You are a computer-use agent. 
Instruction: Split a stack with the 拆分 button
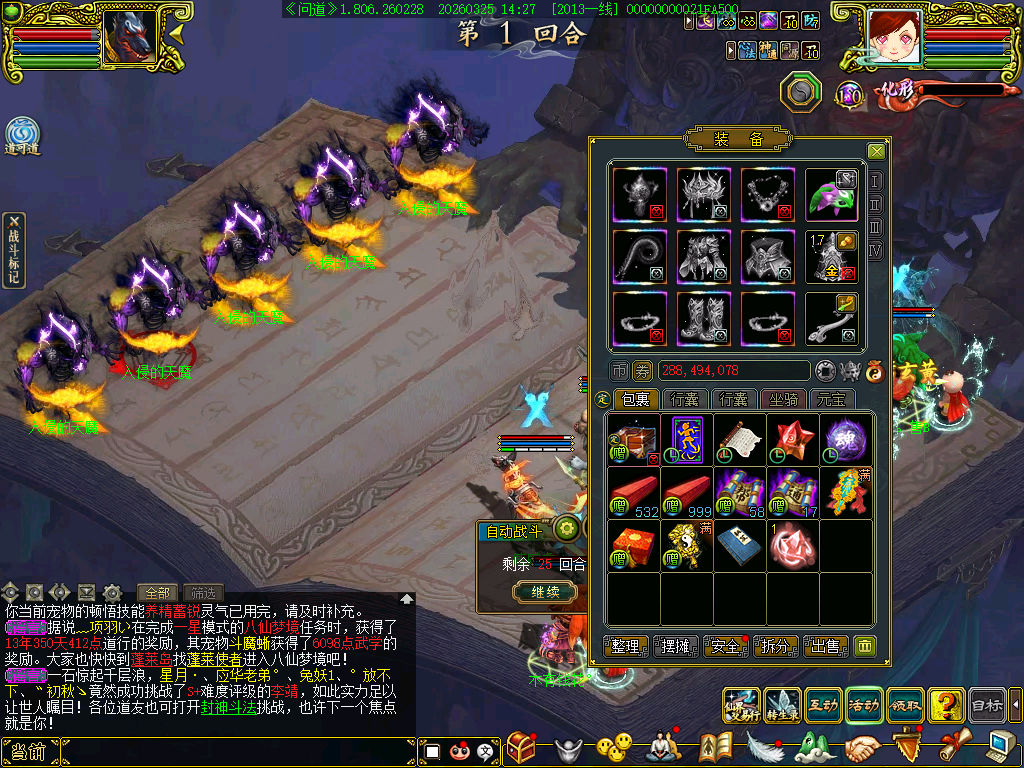pyautogui.click(x=776, y=646)
